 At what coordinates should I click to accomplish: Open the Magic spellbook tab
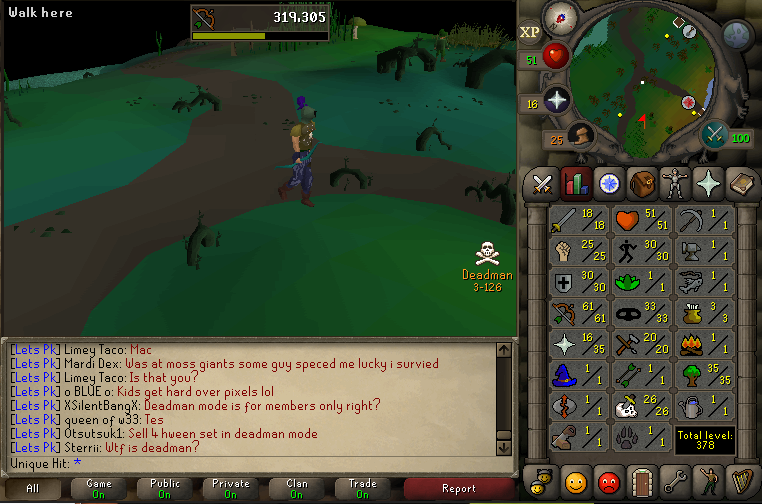[x=742, y=184]
